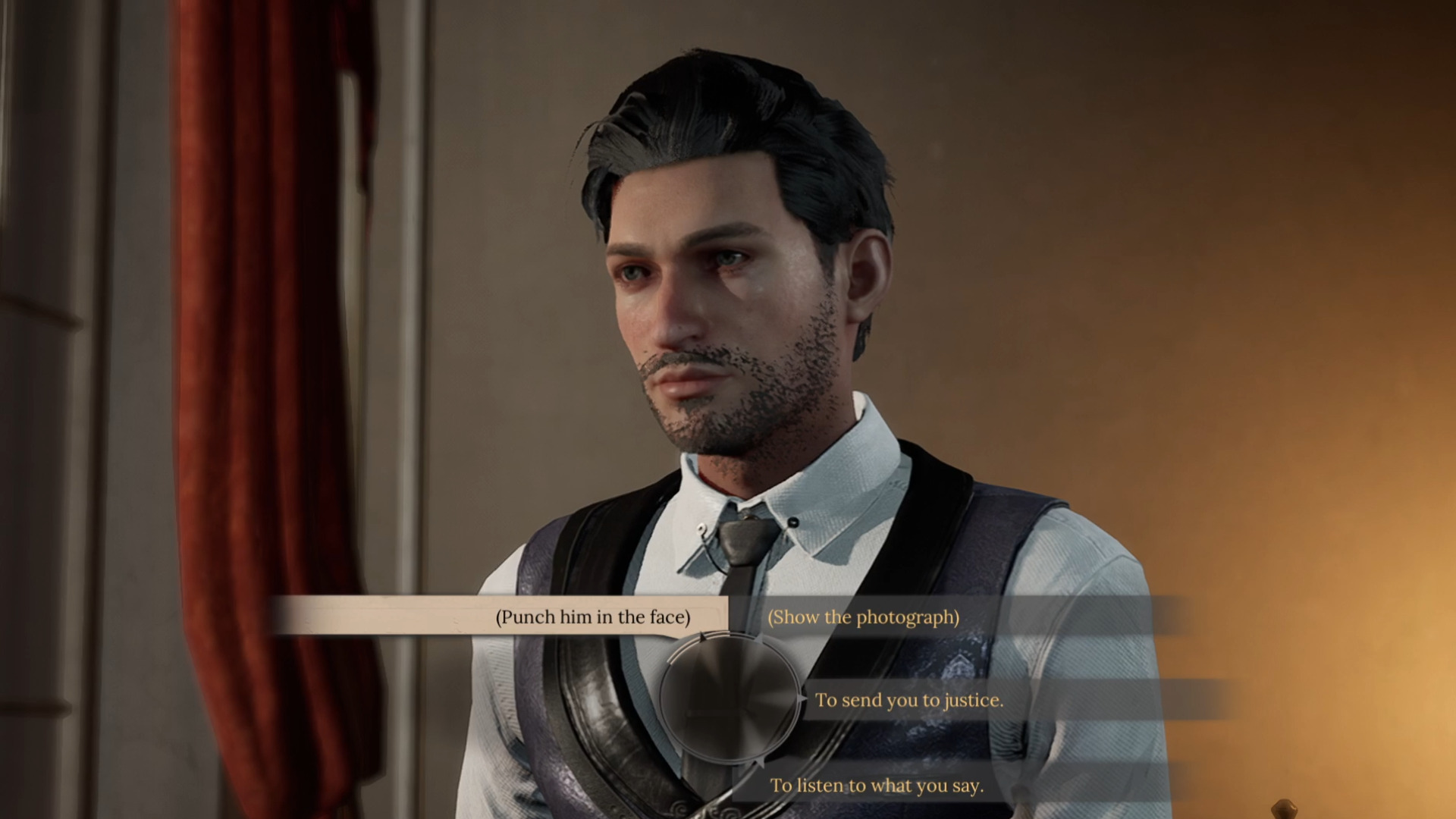The width and height of the screenshot is (1456, 819).
Task: Click the upper-right arrow marker on the wheel
Action: (759, 639)
